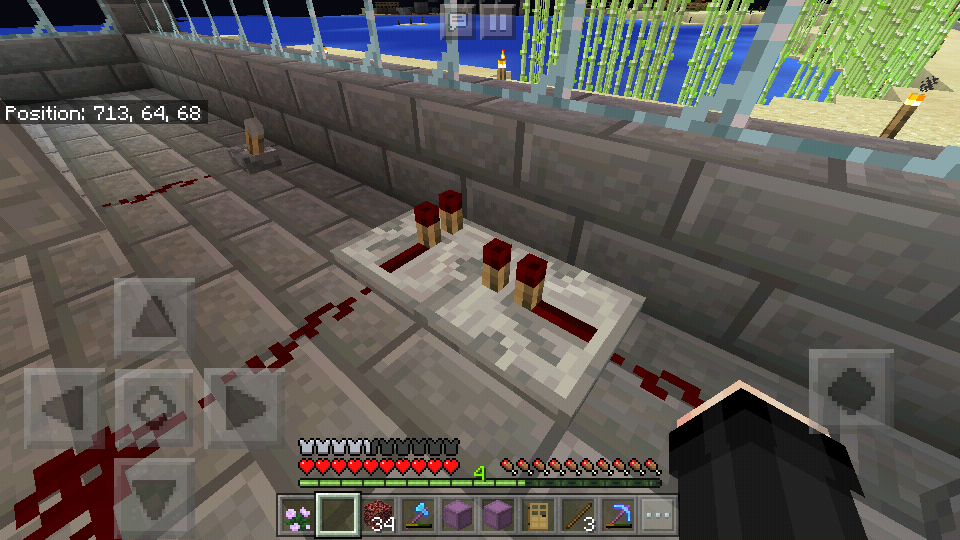960x540 pixels.
Task: Choose the wooden door hotbar slot
Action: 537,516
